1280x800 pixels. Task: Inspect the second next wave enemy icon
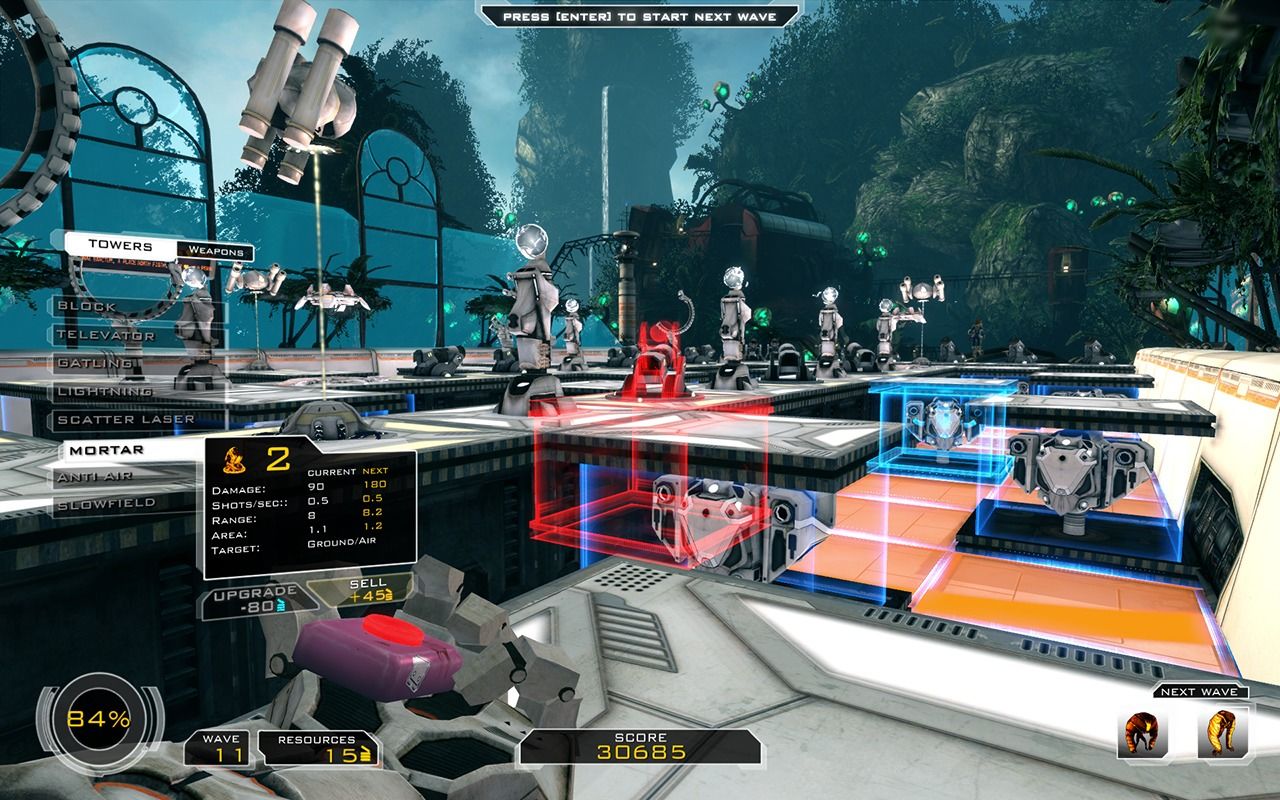pos(1221,734)
